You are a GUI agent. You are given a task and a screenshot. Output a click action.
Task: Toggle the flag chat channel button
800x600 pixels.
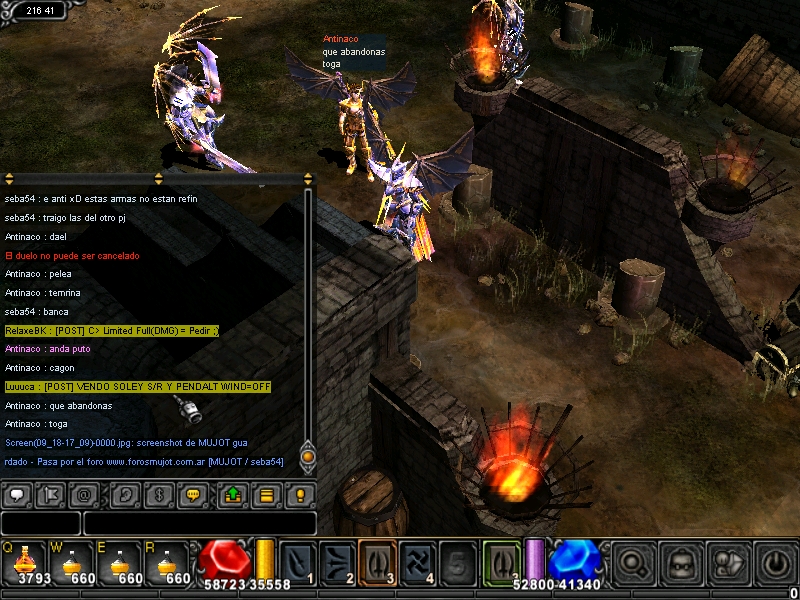tap(50, 494)
